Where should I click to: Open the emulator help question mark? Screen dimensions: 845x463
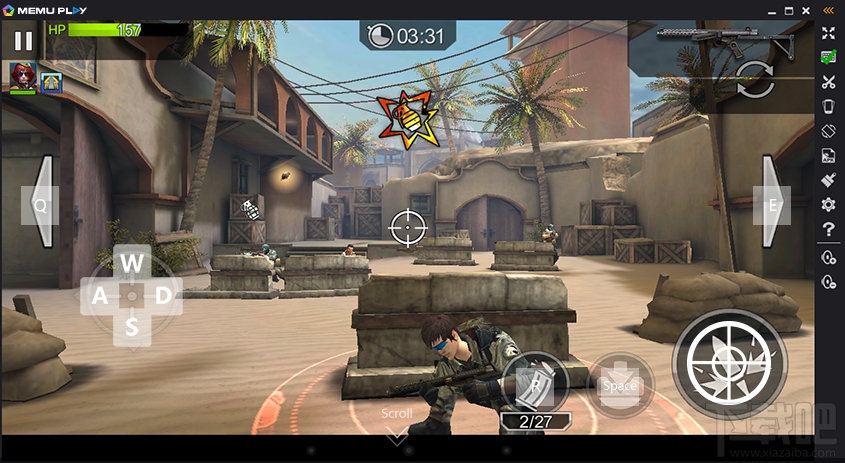tap(828, 230)
